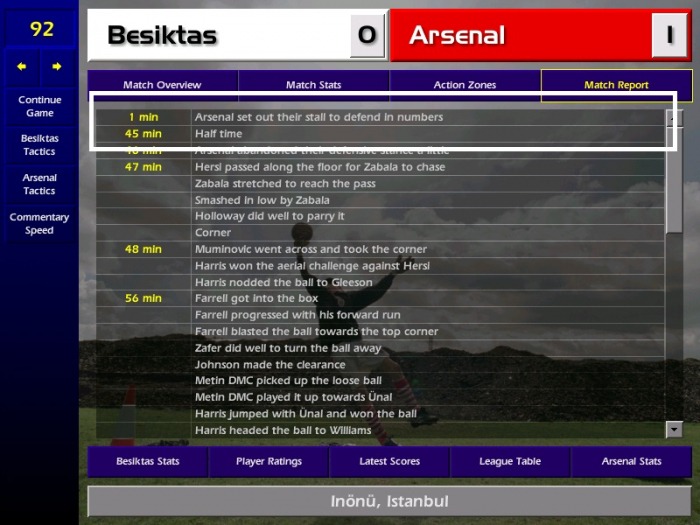Open Arsenal Tactics
This screenshot has width=700, height=525.
tap(39, 184)
